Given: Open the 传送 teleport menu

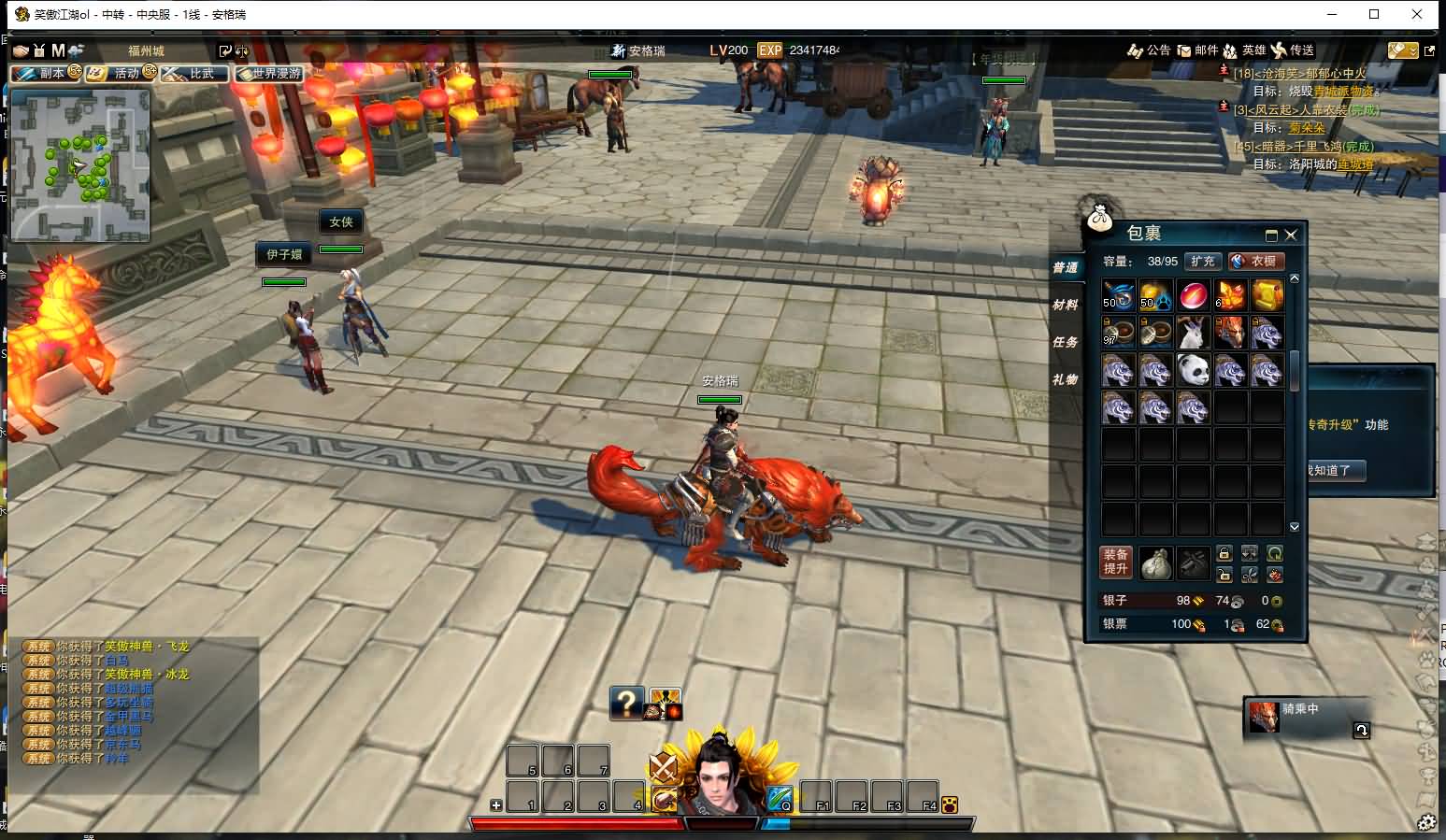Looking at the screenshot, I should tap(1293, 50).
